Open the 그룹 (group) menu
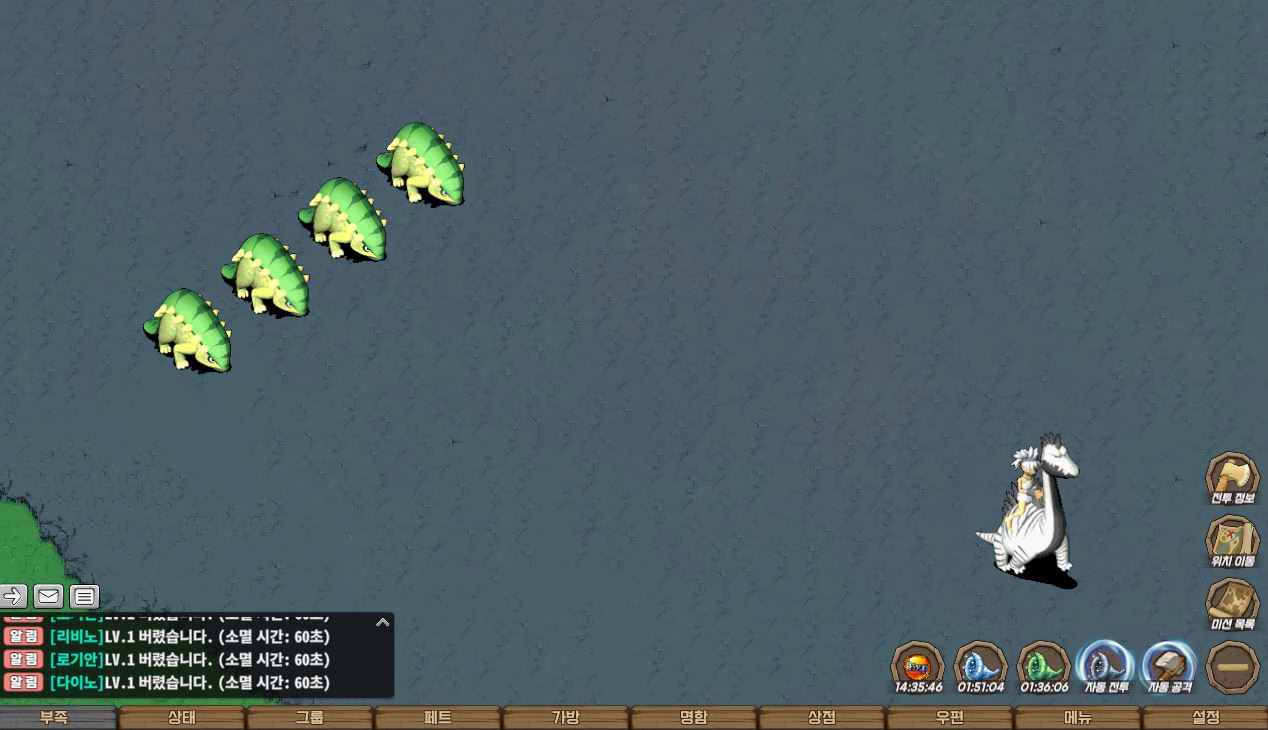Viewport: 1268px width, 730px height. tap(310, 718)
